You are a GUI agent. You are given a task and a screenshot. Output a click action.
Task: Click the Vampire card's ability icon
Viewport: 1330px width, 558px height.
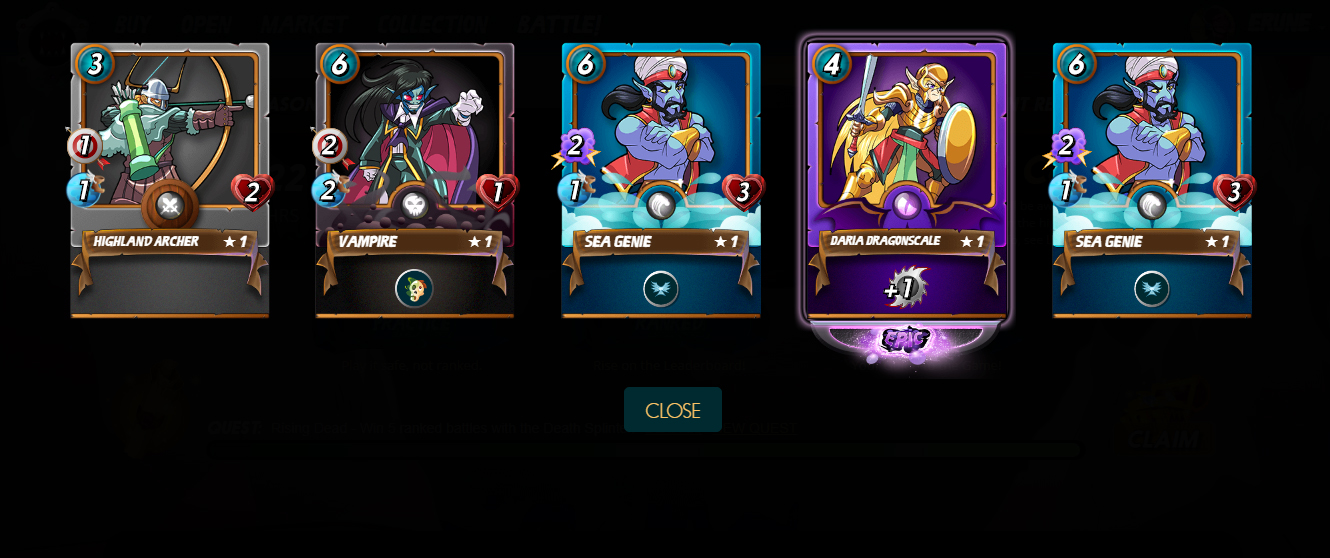[x=414, y=288]
